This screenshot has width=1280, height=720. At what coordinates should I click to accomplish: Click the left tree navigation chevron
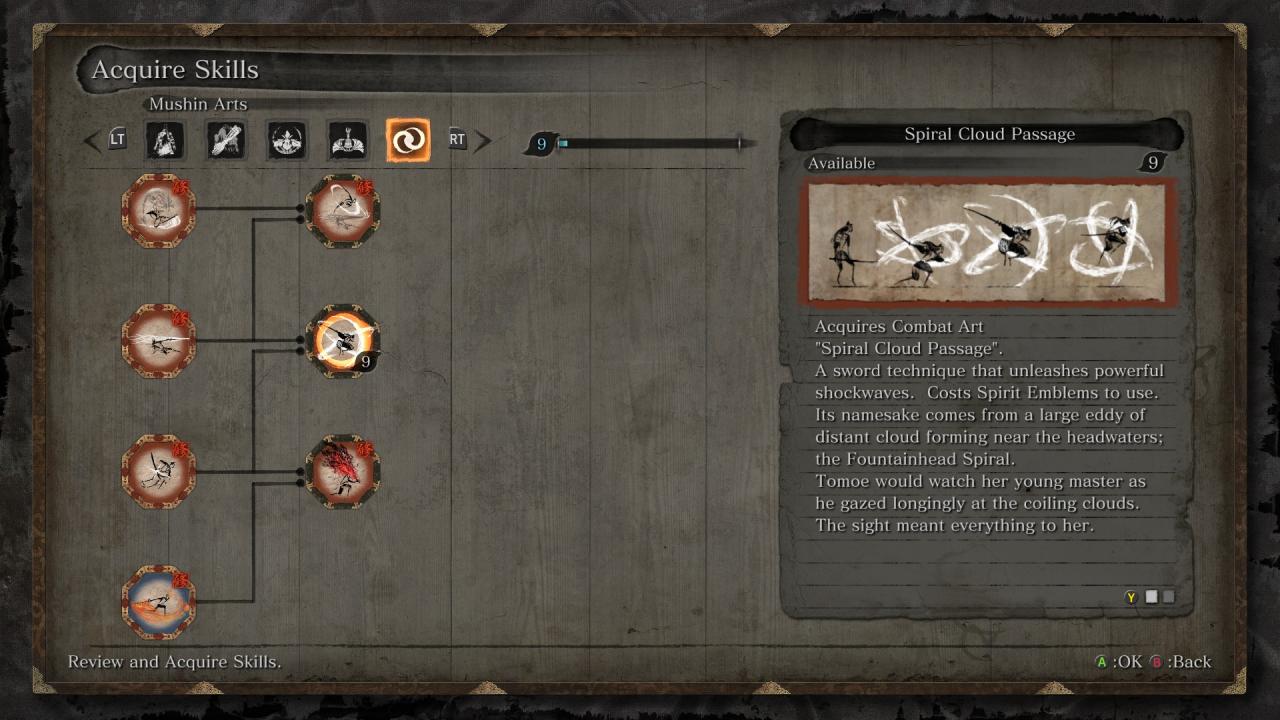pos(91,141)
